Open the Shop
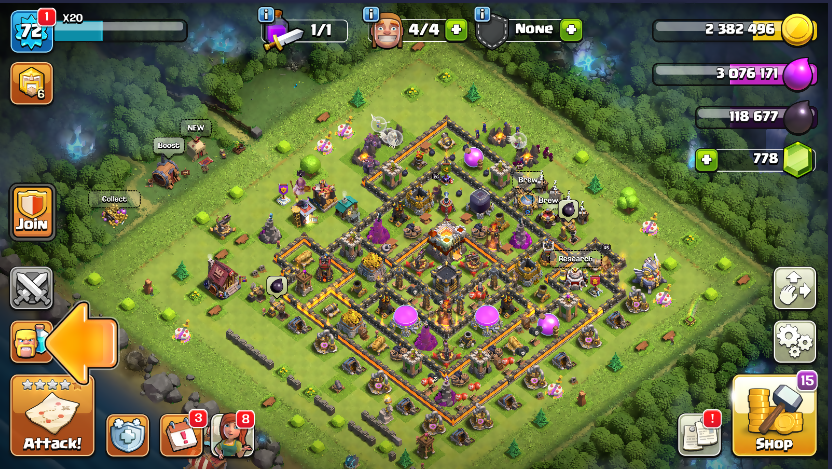 tap(773, 416)
